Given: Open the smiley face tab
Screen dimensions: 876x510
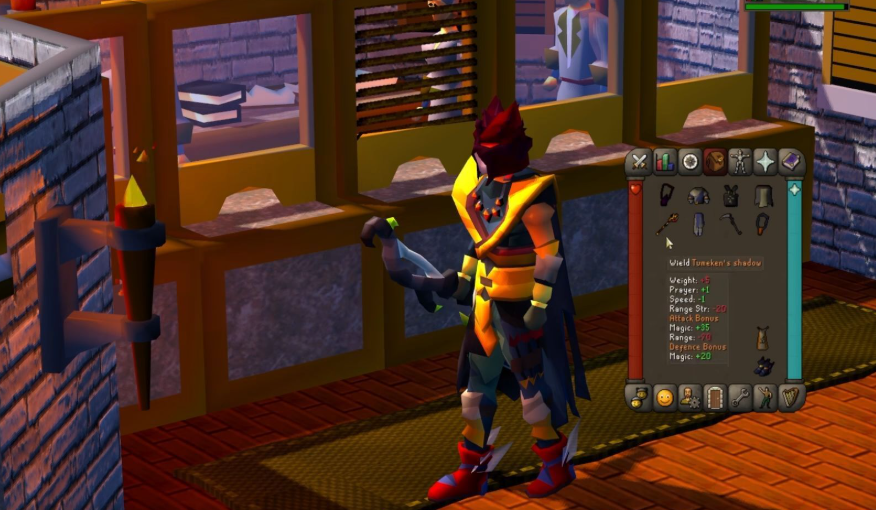Looking at the screenshot, I should (665, 397).
